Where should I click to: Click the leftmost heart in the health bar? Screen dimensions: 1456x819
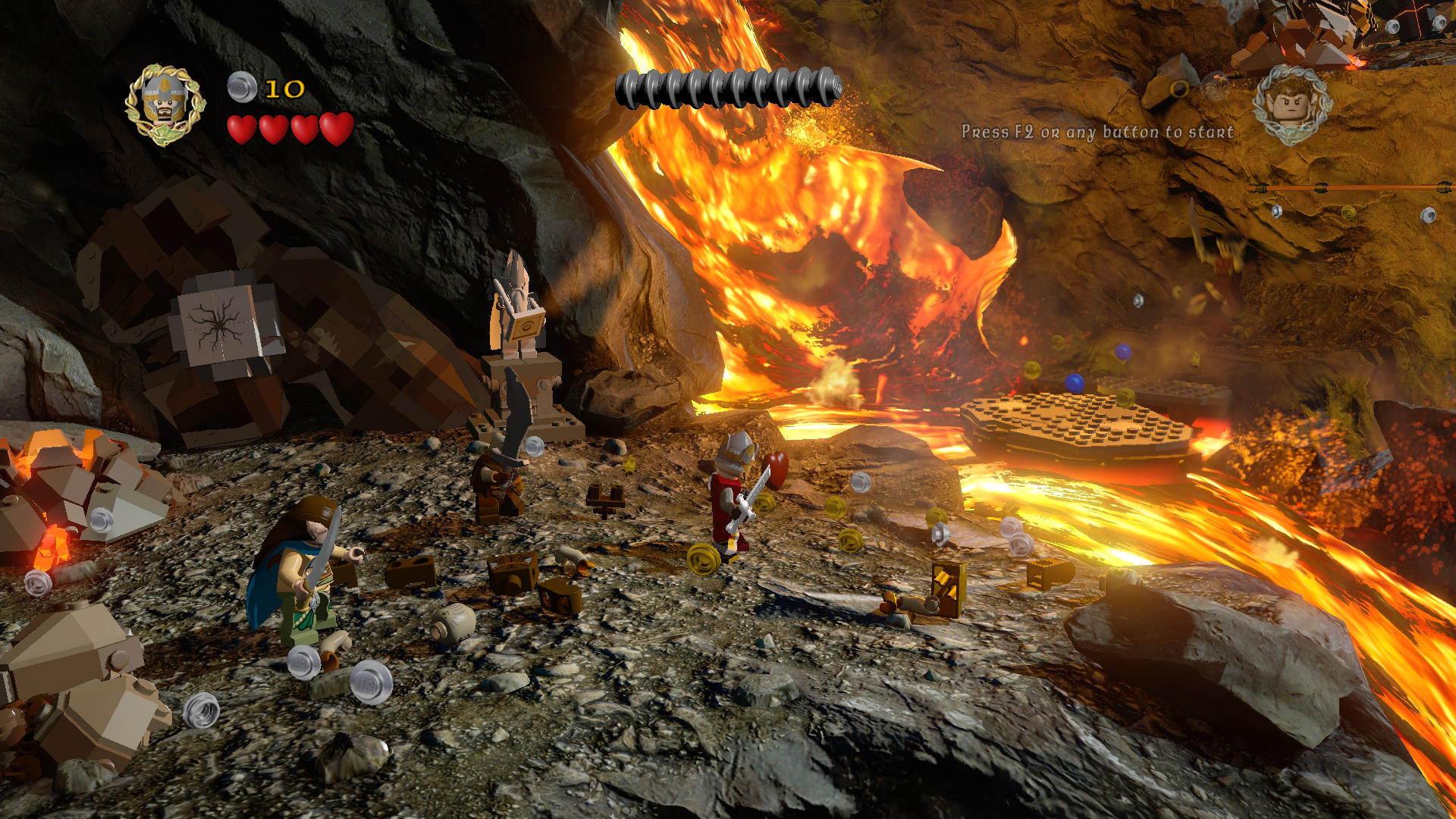[243, 127]
